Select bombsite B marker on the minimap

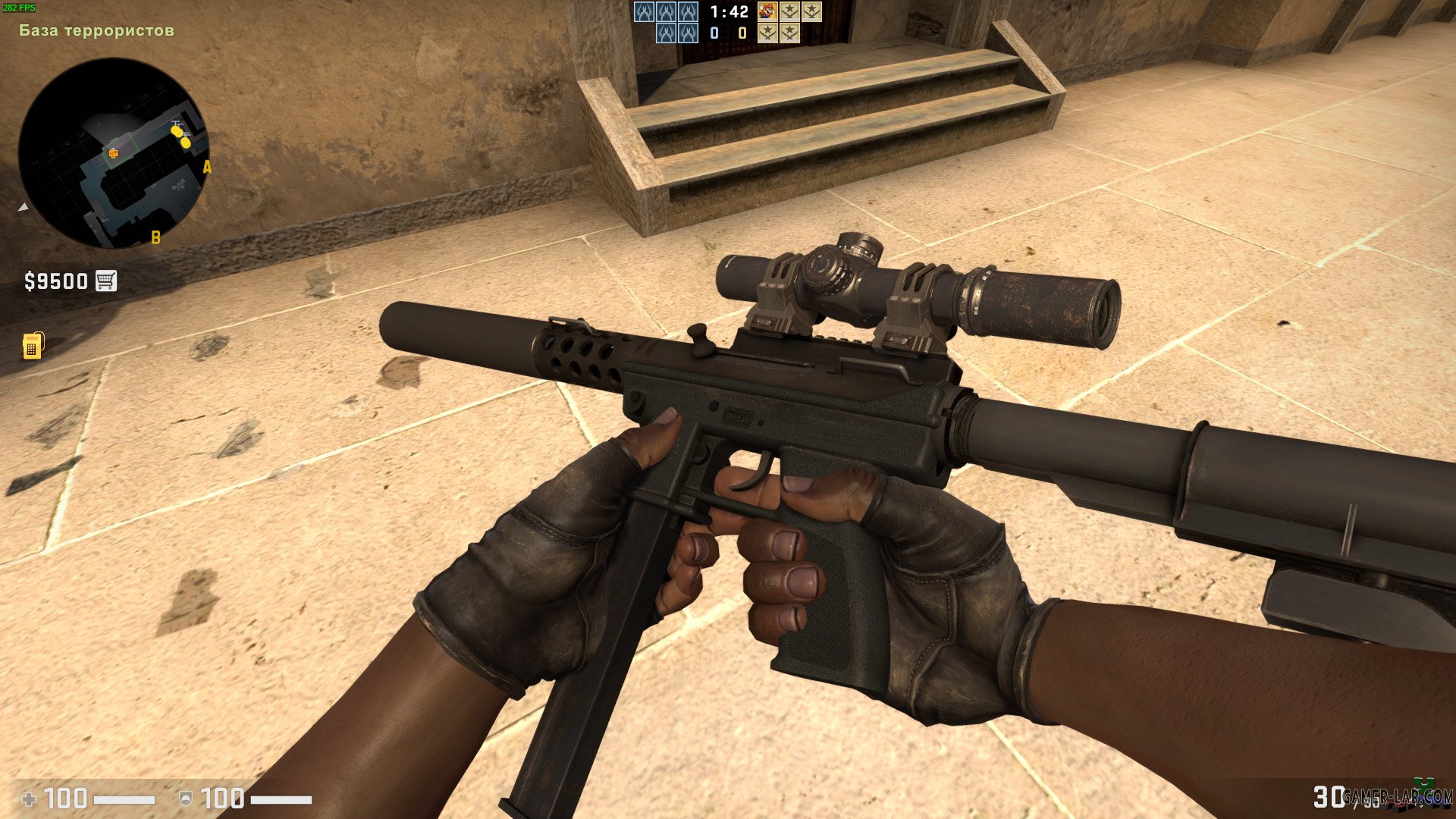[155, 237]
